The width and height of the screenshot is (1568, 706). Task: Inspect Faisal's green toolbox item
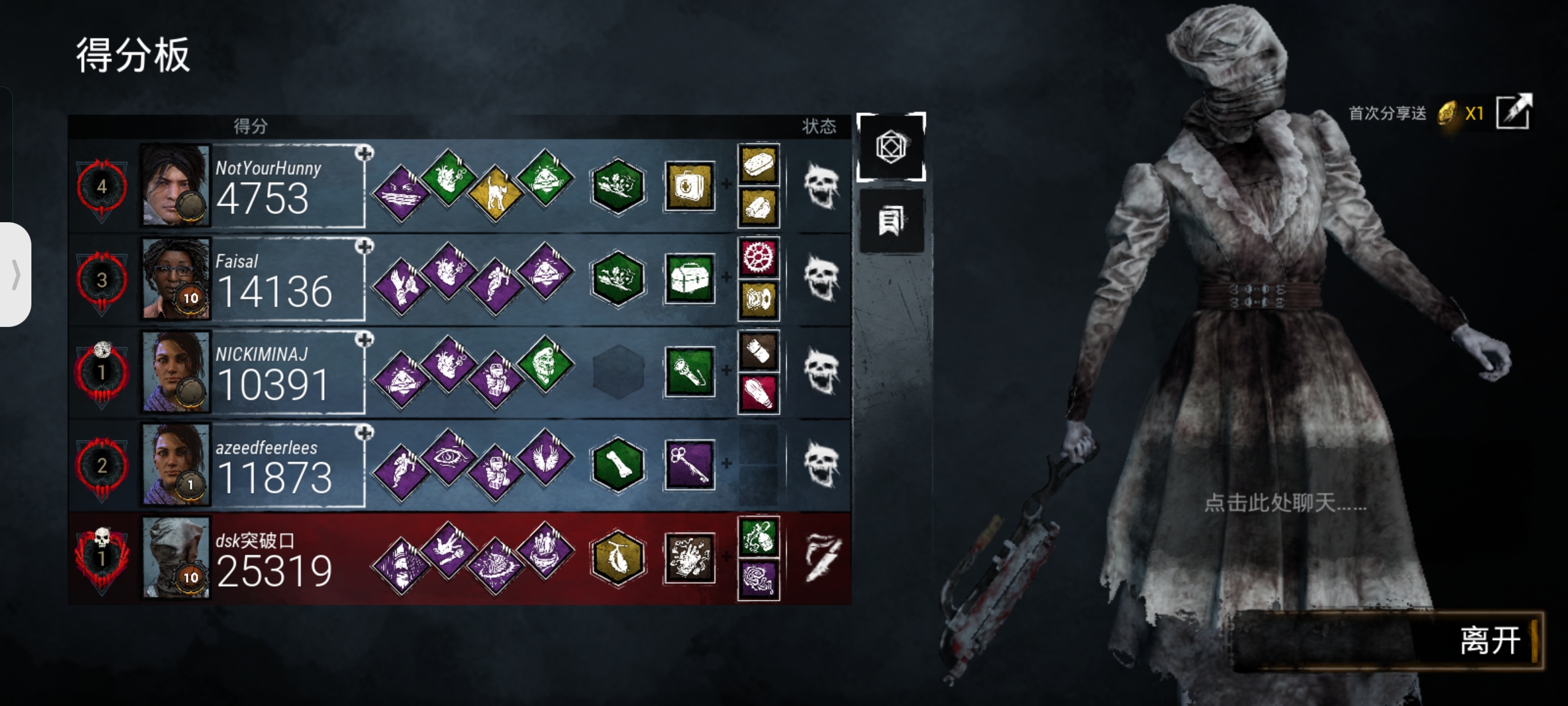690,279
